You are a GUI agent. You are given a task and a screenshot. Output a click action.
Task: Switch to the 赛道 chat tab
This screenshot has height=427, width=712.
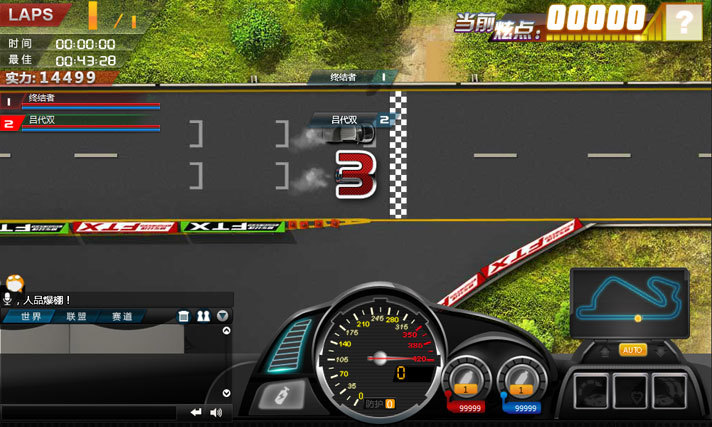click(123, 316)
